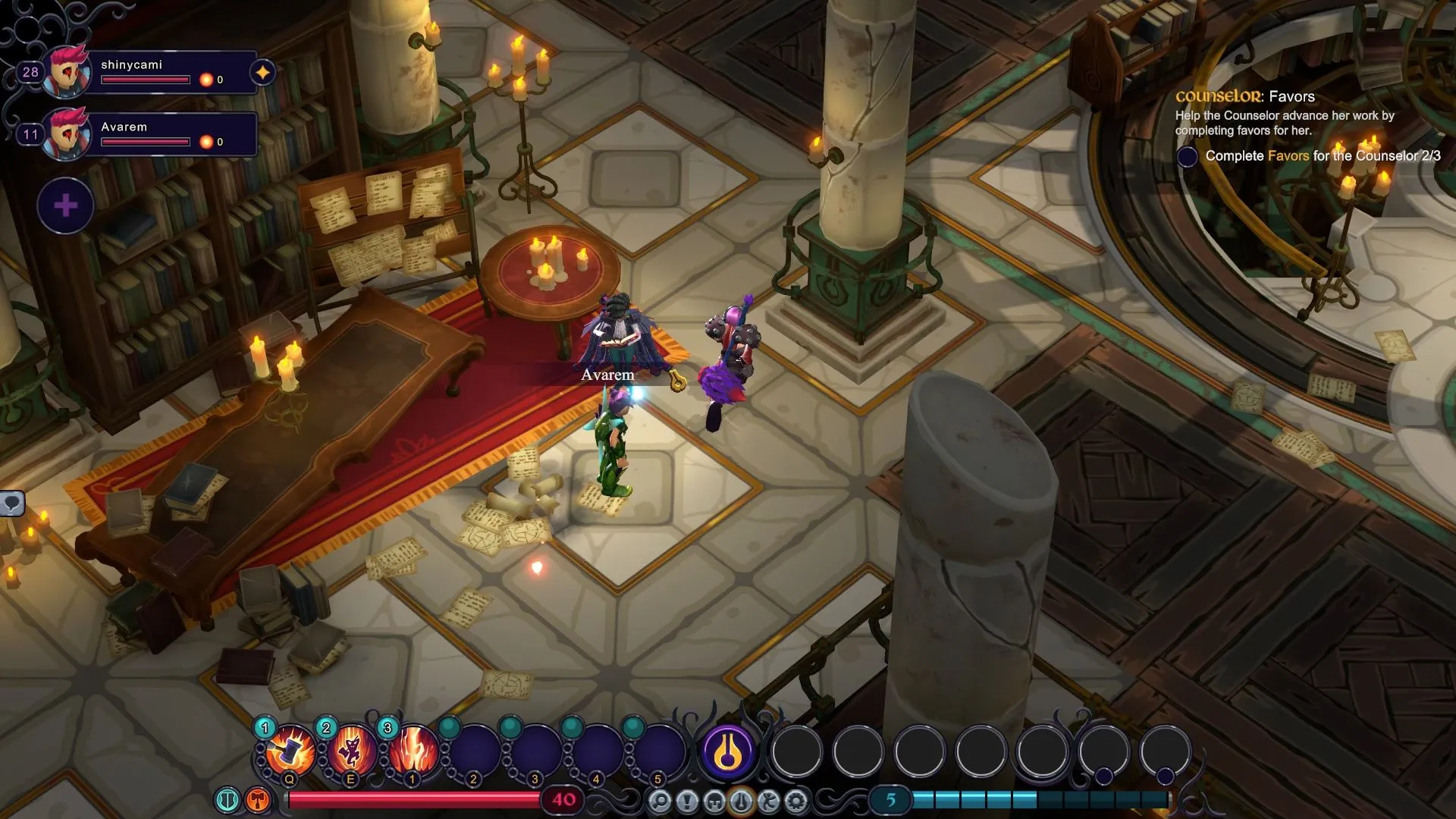Cast the flame pillar ability
Screen dimensions: 1456x819
point(413,751)
